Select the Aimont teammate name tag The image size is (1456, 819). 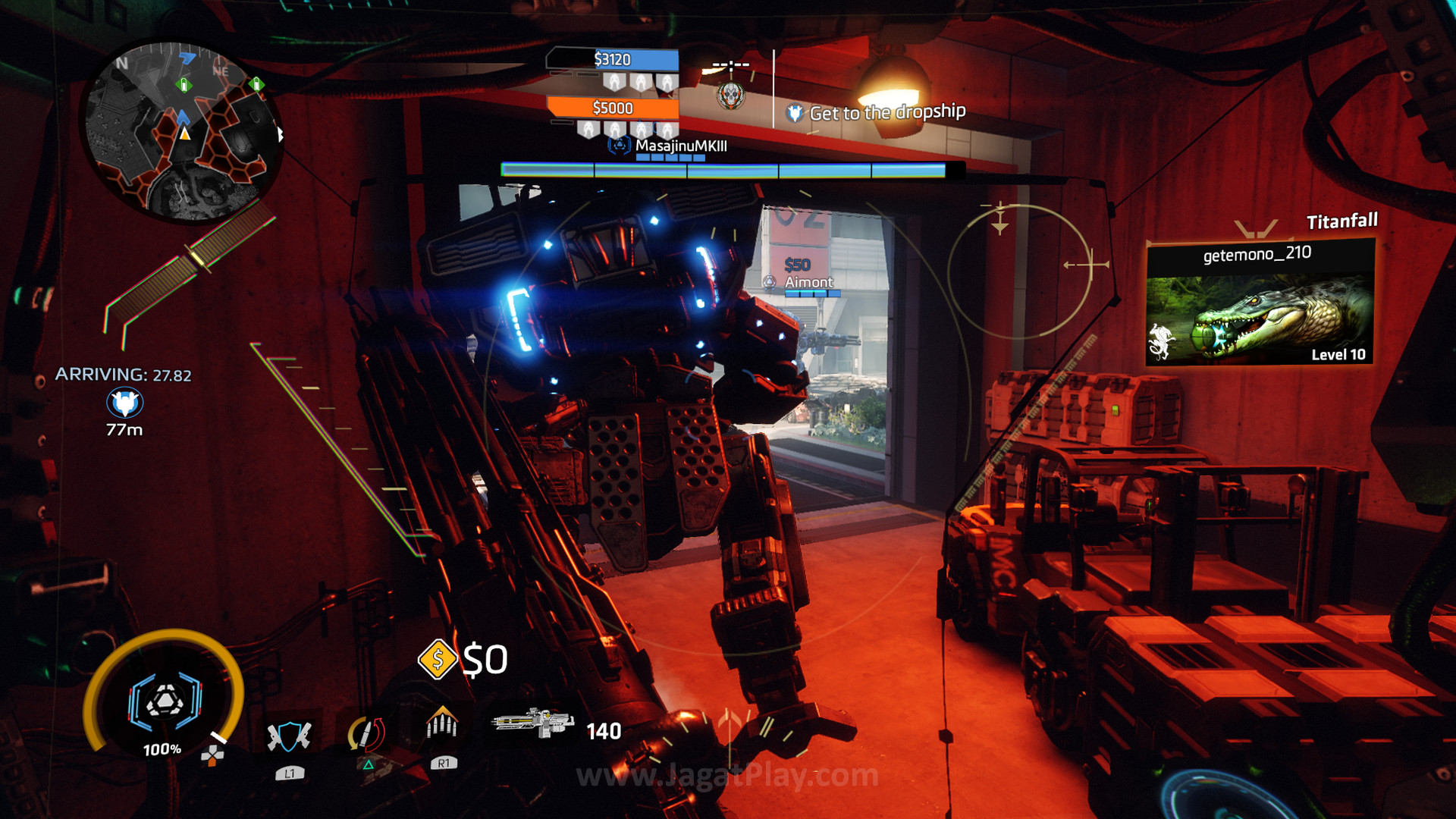tap(808, 282)
